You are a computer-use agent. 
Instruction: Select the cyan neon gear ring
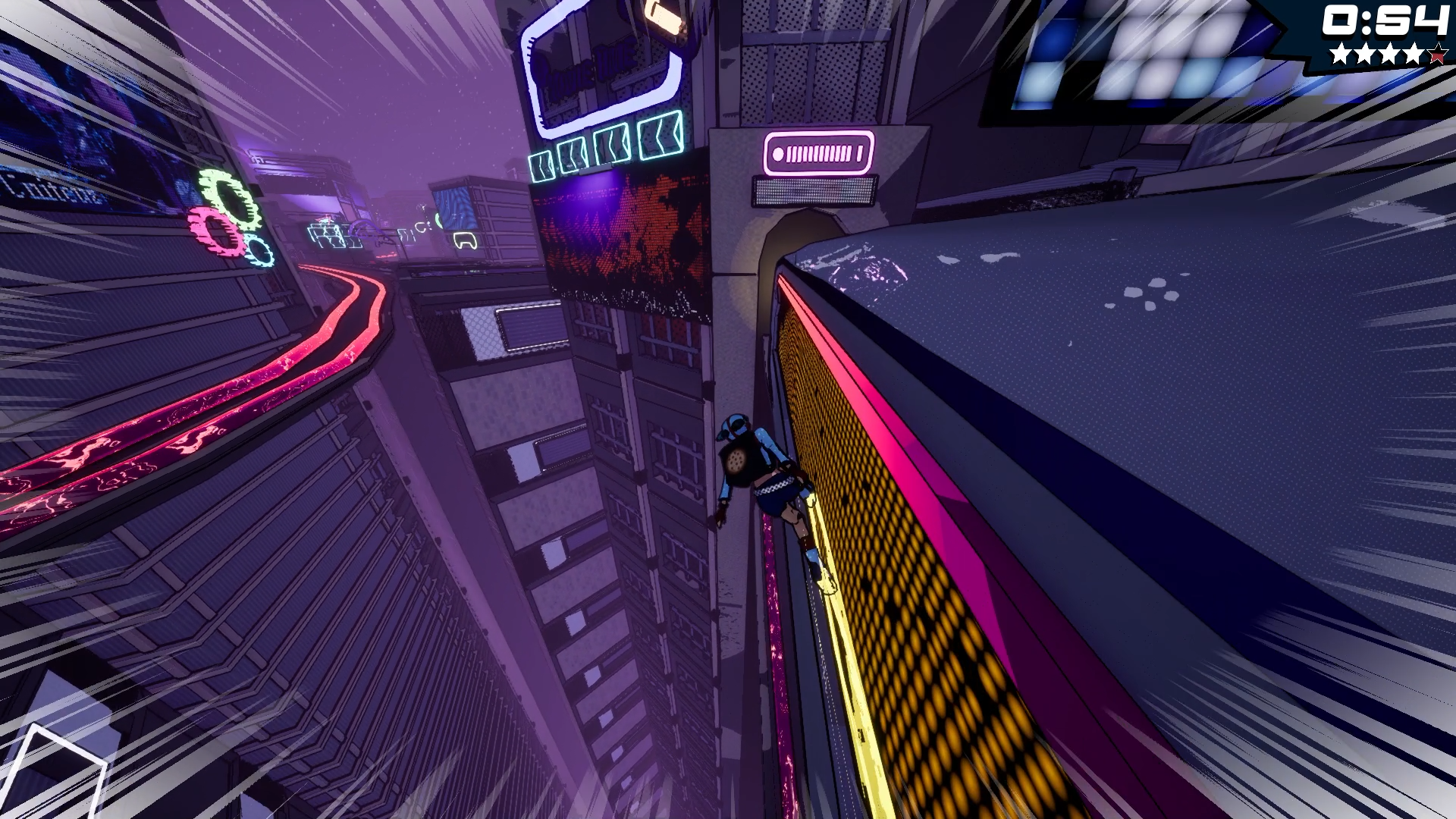[x=260, y=252]
